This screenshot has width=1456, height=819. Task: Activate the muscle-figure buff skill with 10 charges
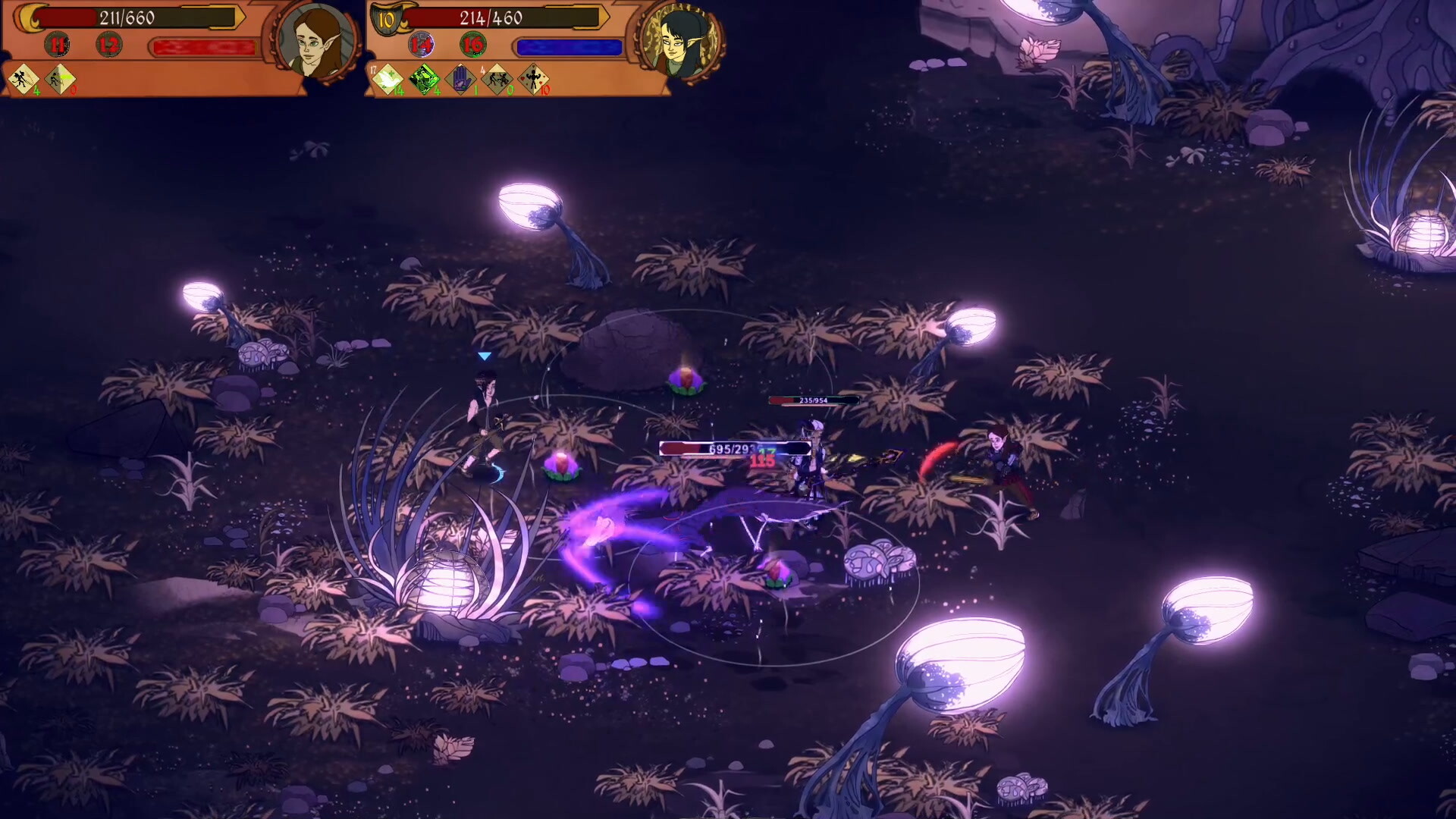tap(535, 79)
